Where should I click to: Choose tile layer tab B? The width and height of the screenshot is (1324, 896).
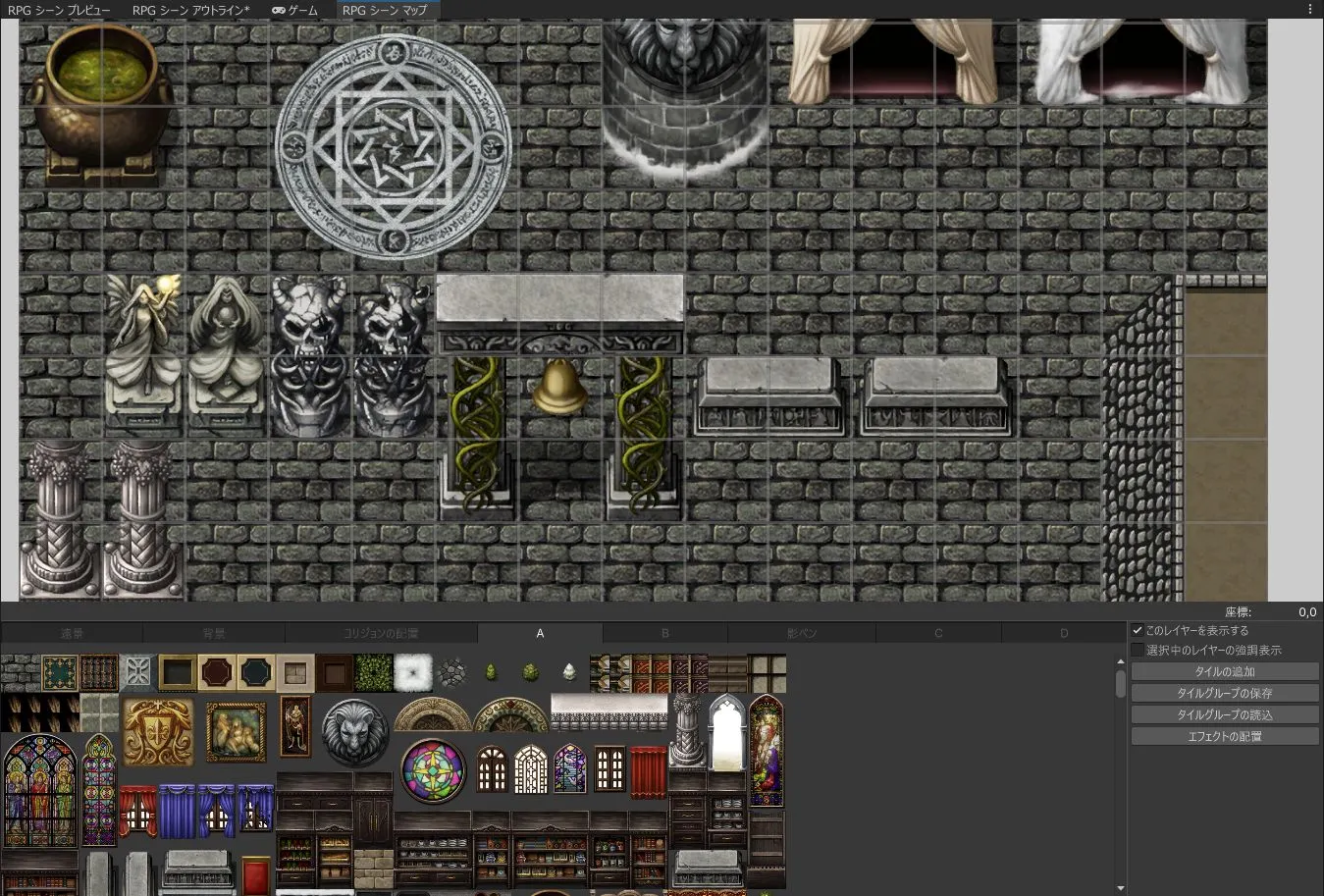[664, 634]
